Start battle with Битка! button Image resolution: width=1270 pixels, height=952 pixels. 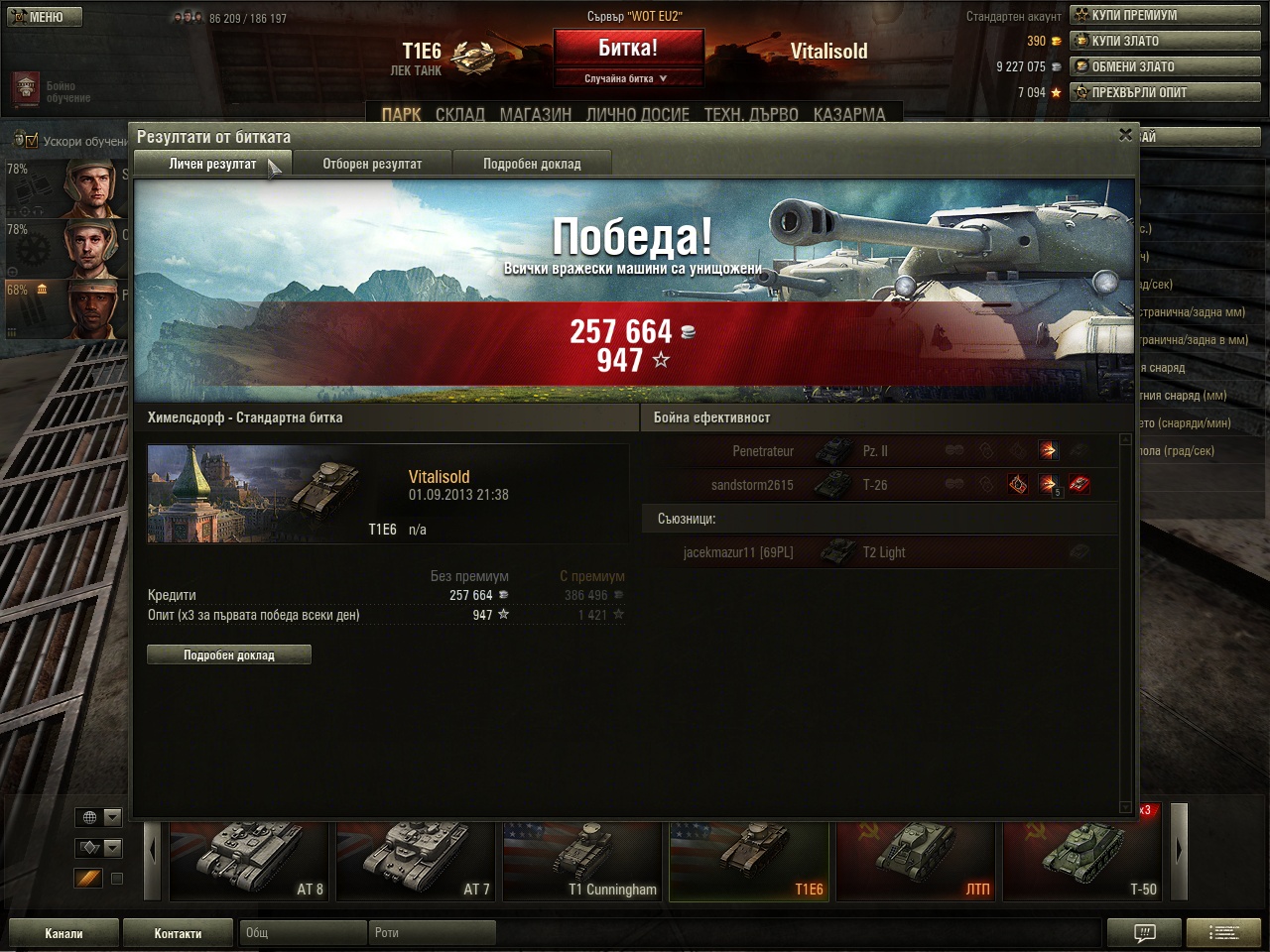(627, 49)
